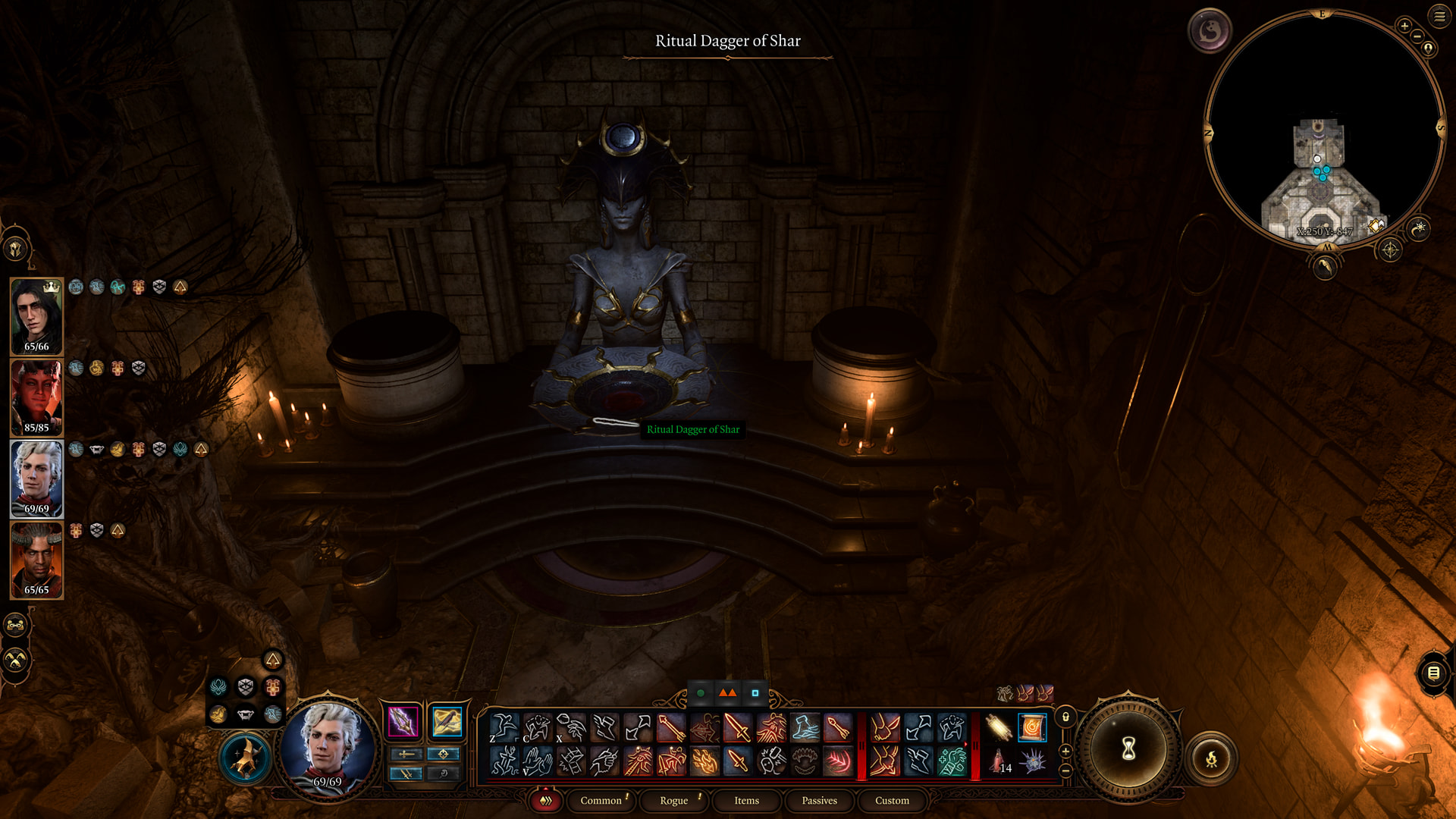Select the dark-haired crowned party member portrait
1456x819 pixels.
[36, 315]
